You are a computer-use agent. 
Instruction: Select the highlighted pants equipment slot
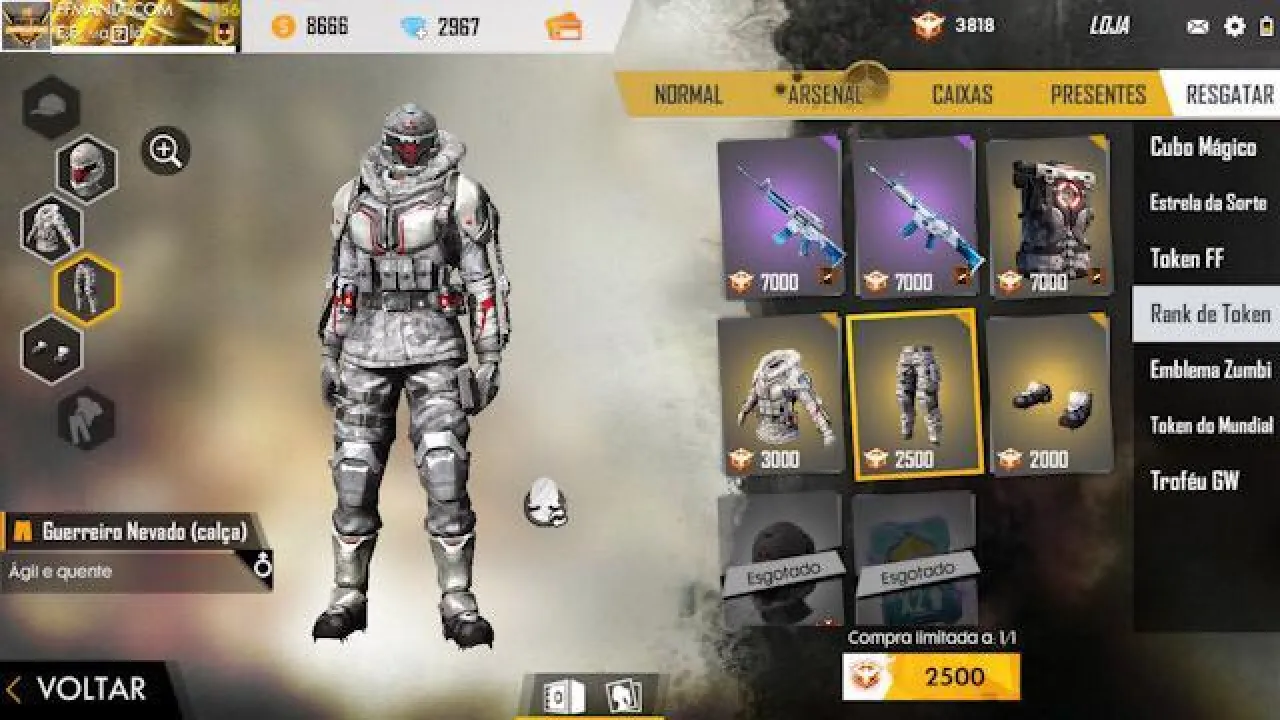[88, 288]
